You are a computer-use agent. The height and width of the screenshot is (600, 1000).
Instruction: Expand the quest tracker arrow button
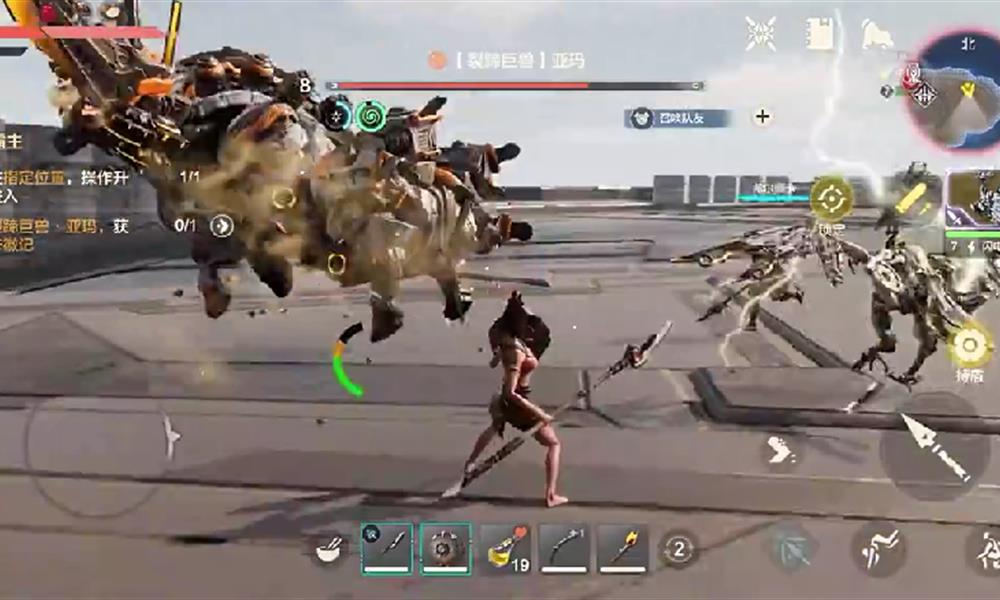tap(221, 226)
